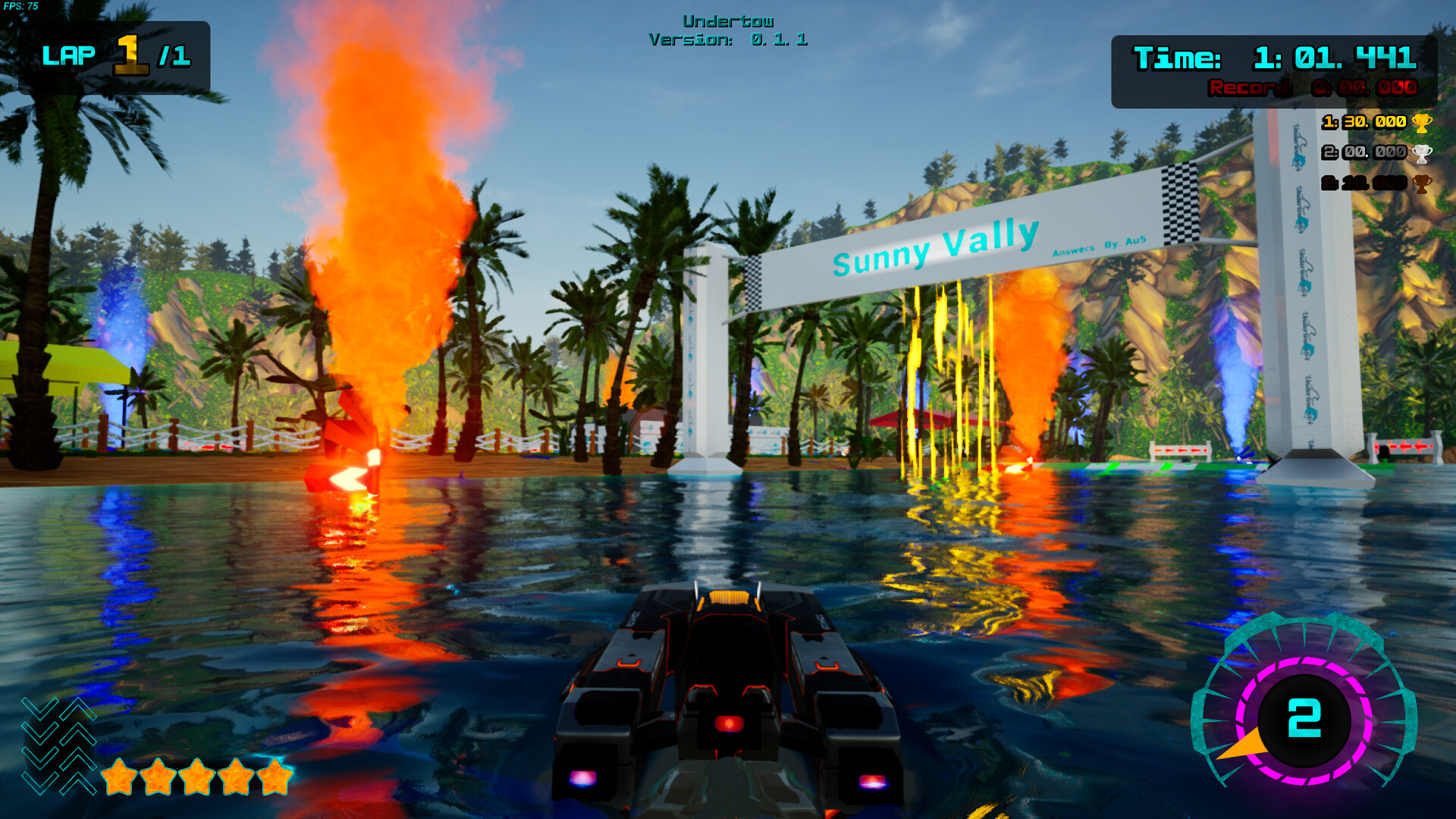Expand the Time panel showing 1:01.441
The height and width of the screenshot is (819, 1456).
(x=1274, y=58)
